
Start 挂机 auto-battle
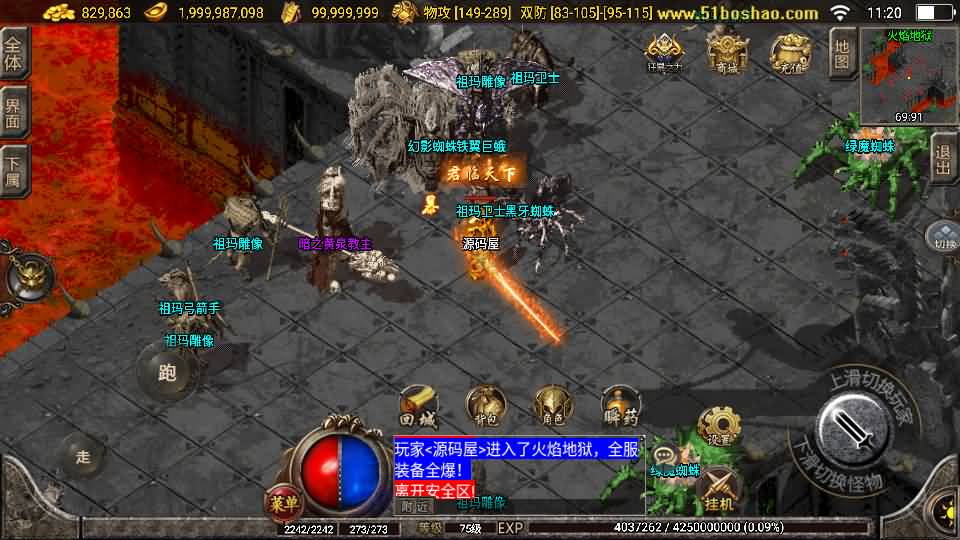pos(719,491)
